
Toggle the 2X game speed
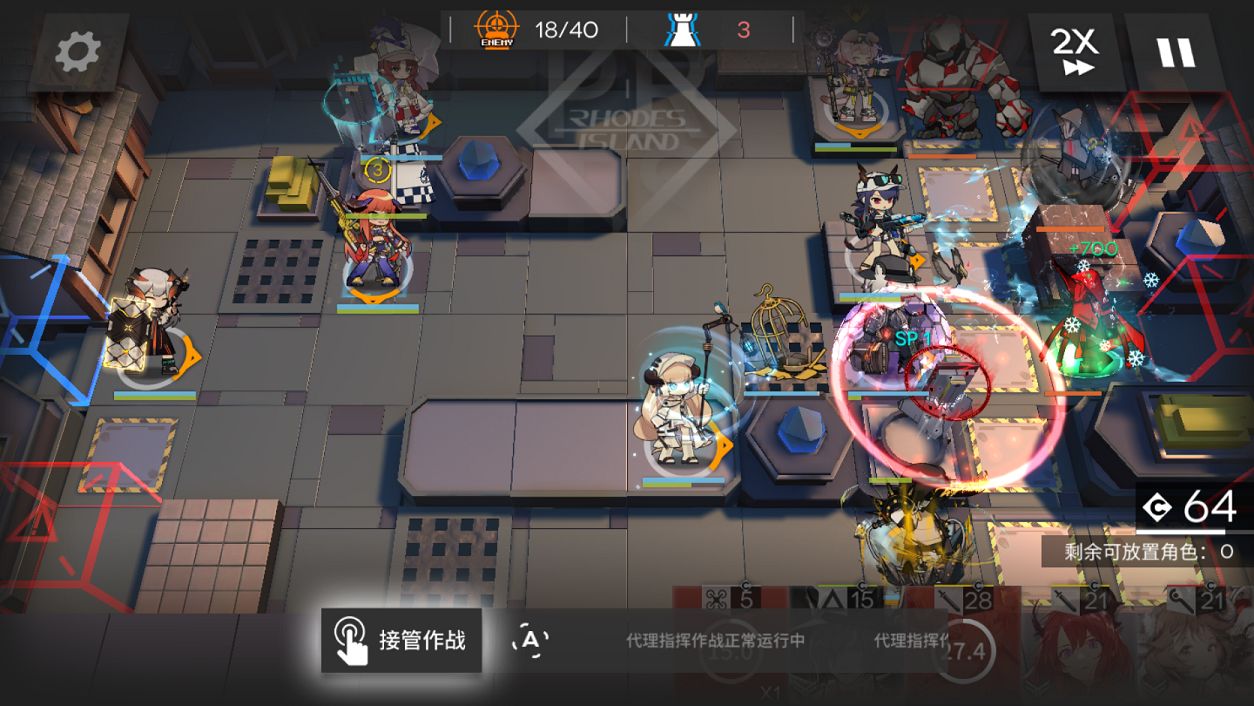coord(1074,52)
